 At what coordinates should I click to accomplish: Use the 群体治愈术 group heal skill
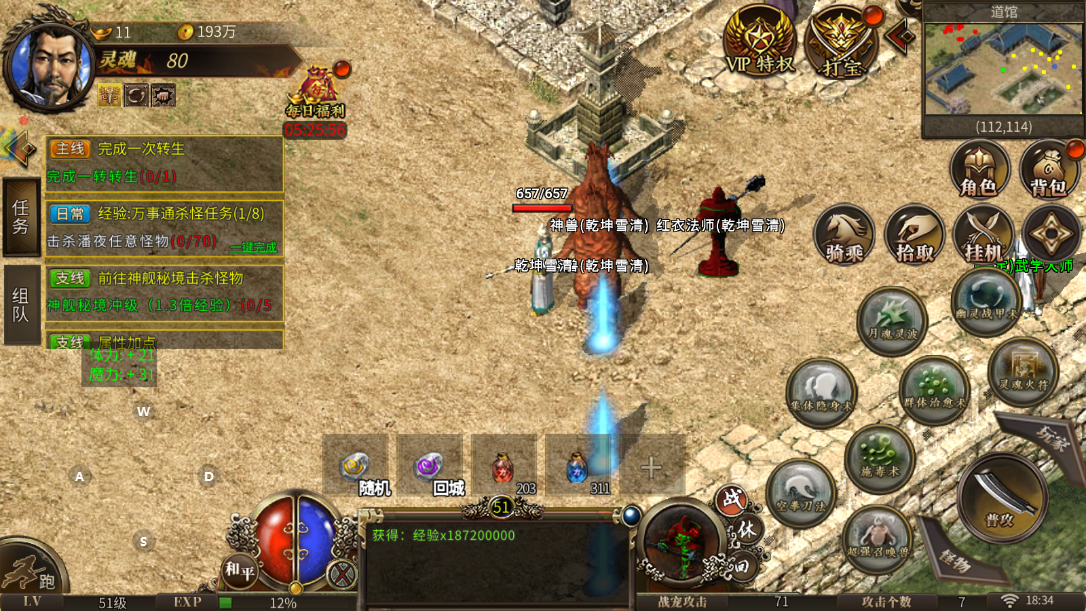(934, 390)
